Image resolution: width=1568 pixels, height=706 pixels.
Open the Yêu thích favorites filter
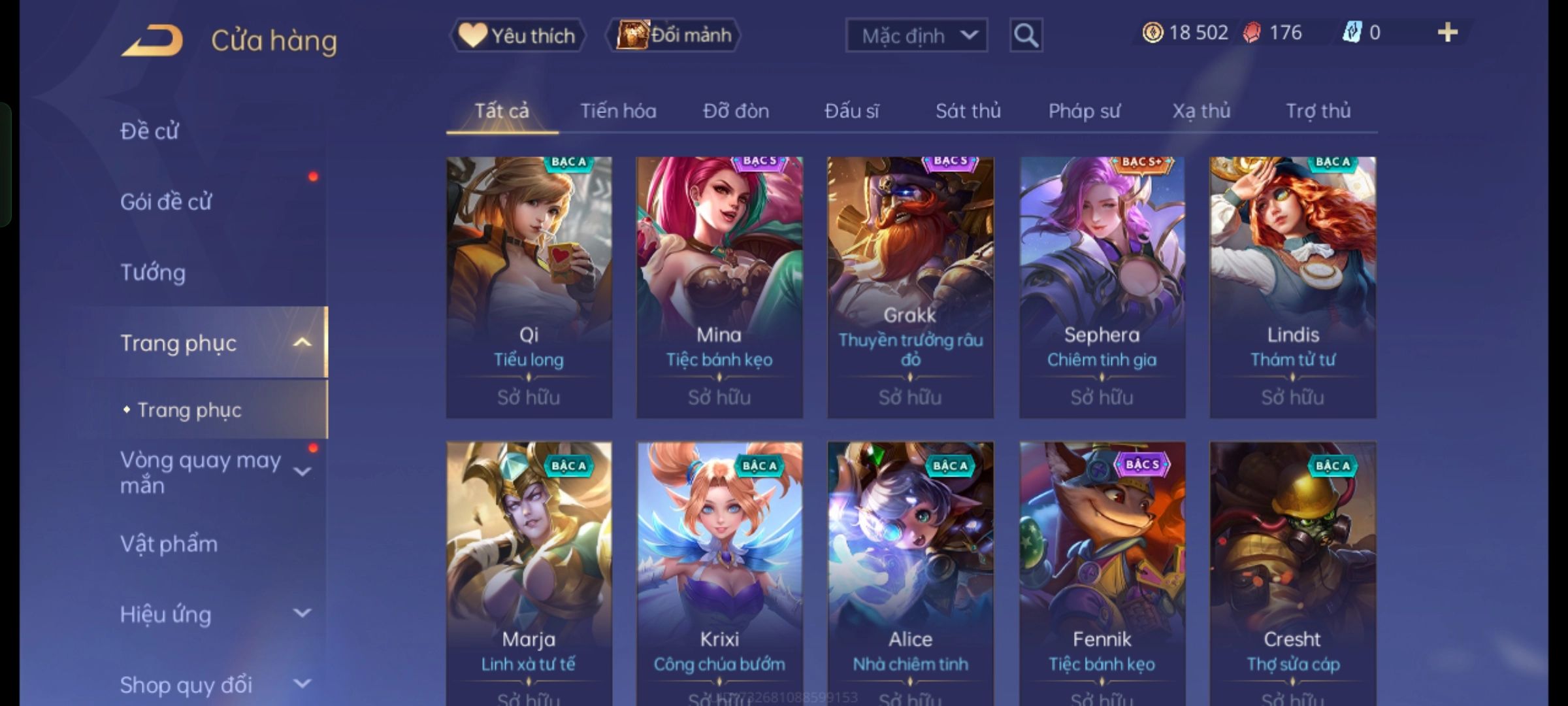tap(517, 35)
